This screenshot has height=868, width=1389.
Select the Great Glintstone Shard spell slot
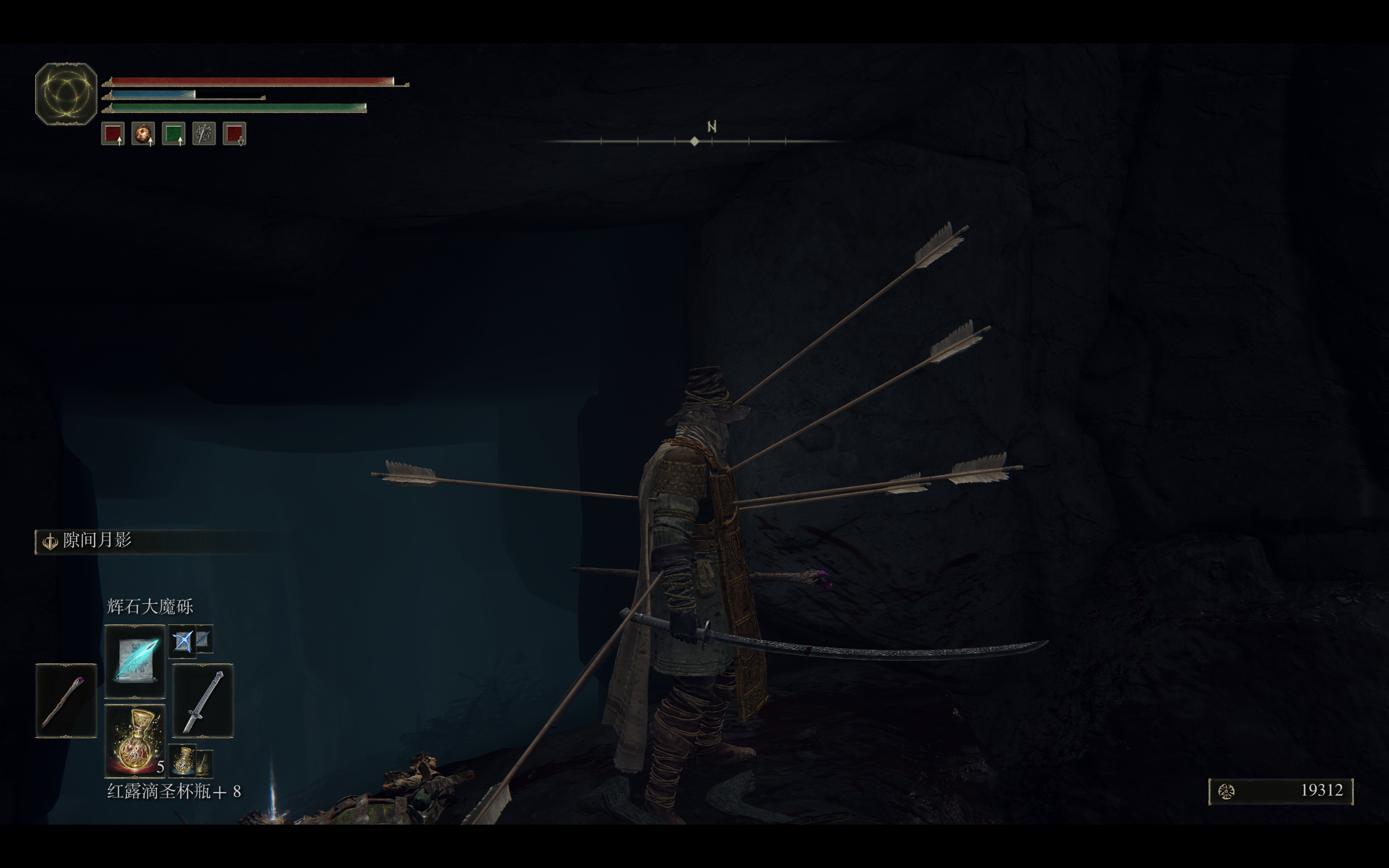point(135,661)
